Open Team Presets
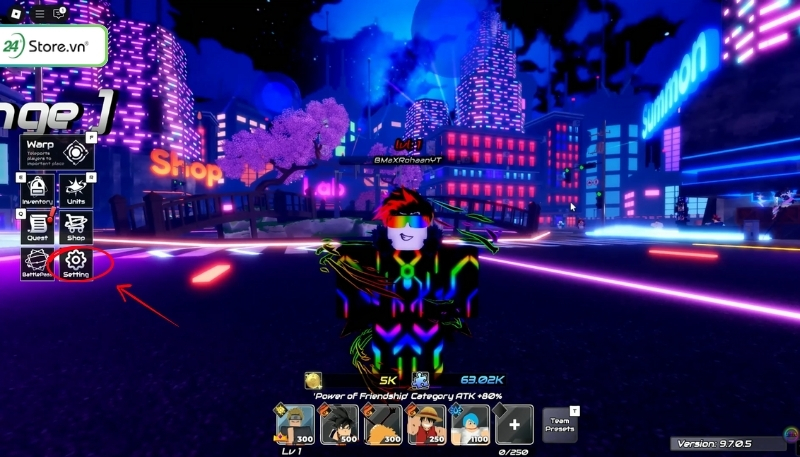Screen dimensions: 800x457 click(x=559, y=424)
